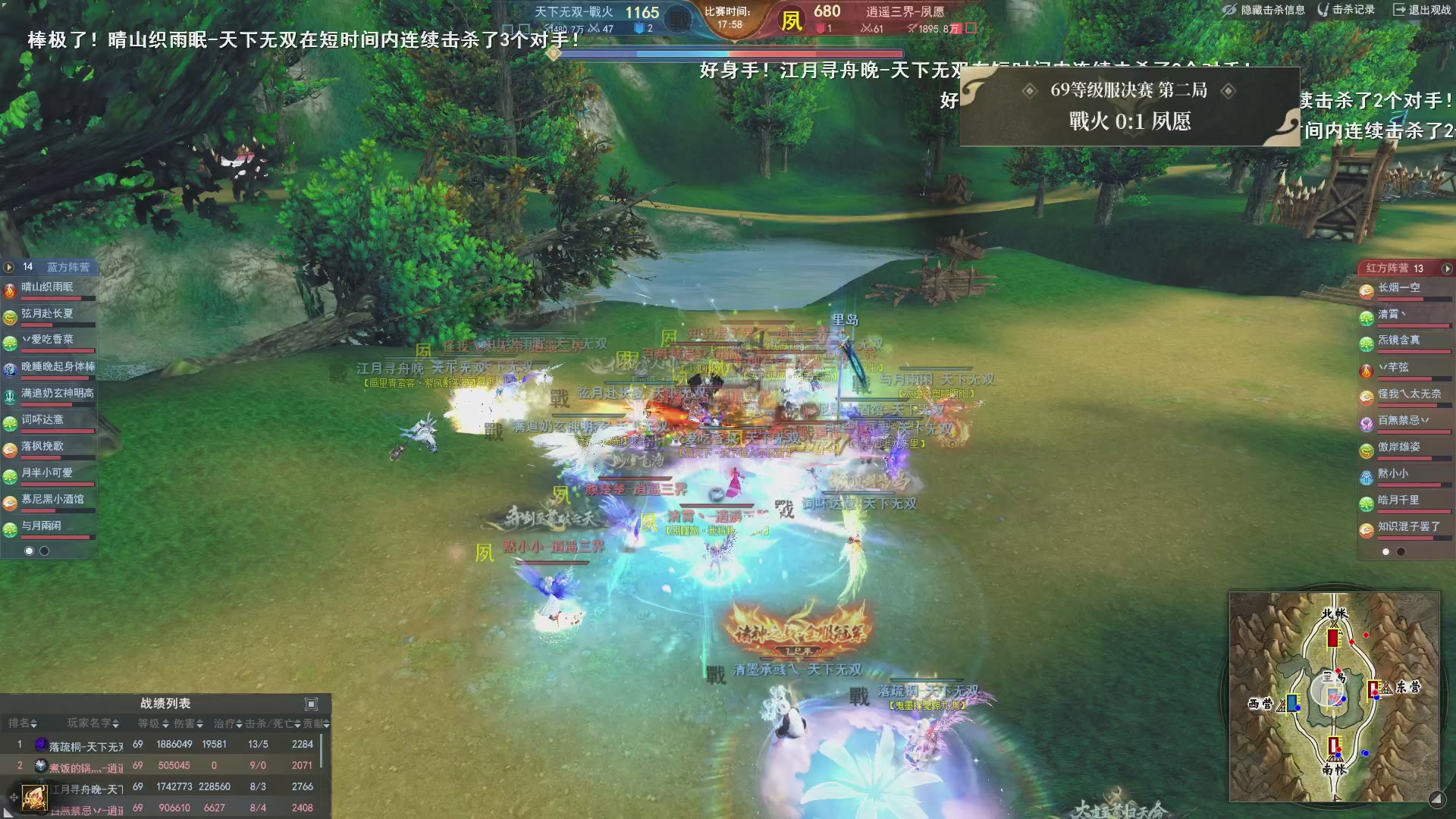Click the rabbit class icon beside 晚睡晚起身体棒
Viewport: 1456px width, 819px height.
[11, 370]
